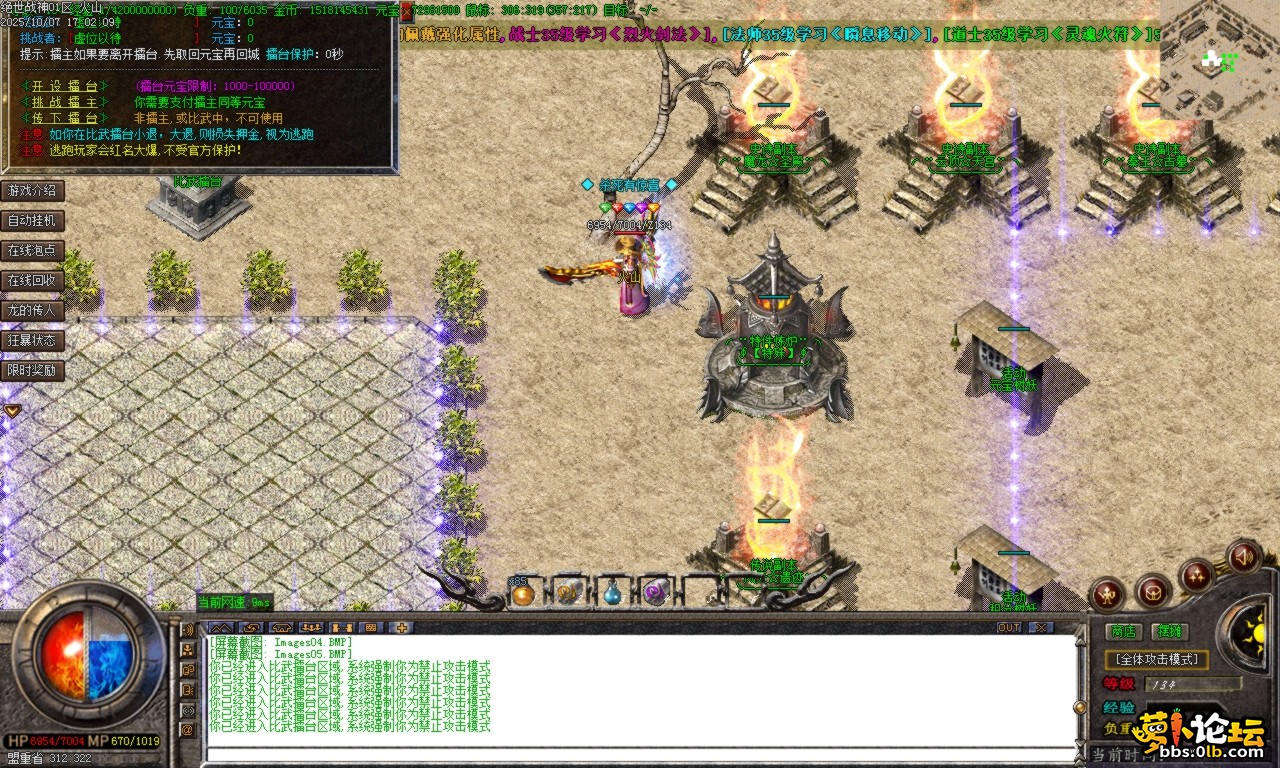Image resolution: width=1280 pixels, height=768 pixels.
Task: Use the blue potion flask slot
Action: coord(611,595)
